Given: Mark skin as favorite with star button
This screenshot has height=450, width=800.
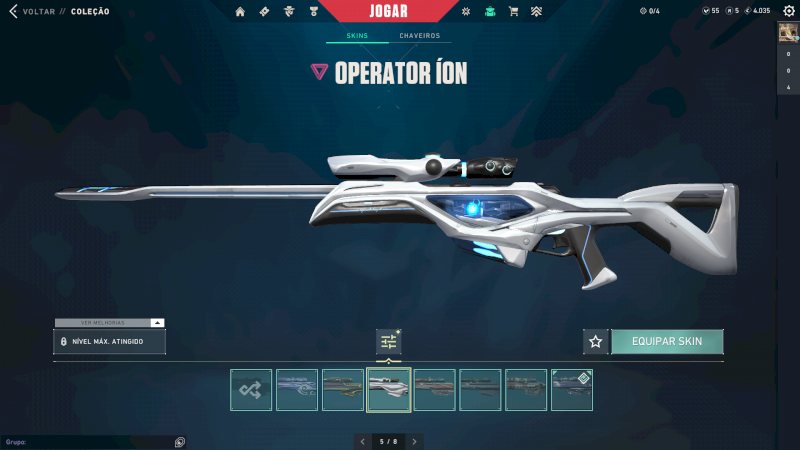Looking at the screenshot, I should 596,342.
